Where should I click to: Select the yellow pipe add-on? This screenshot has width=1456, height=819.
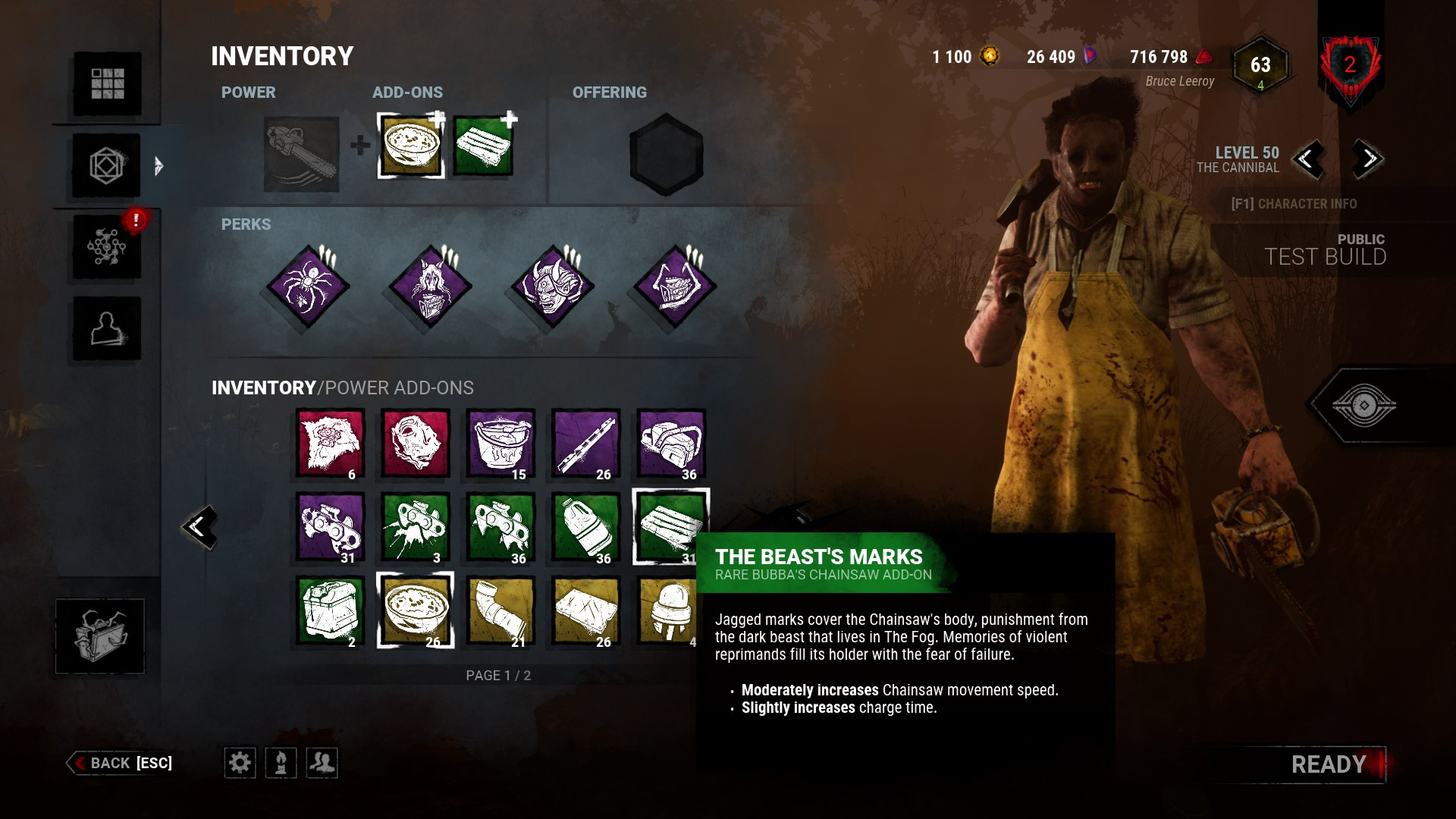[x=500, y=610]
